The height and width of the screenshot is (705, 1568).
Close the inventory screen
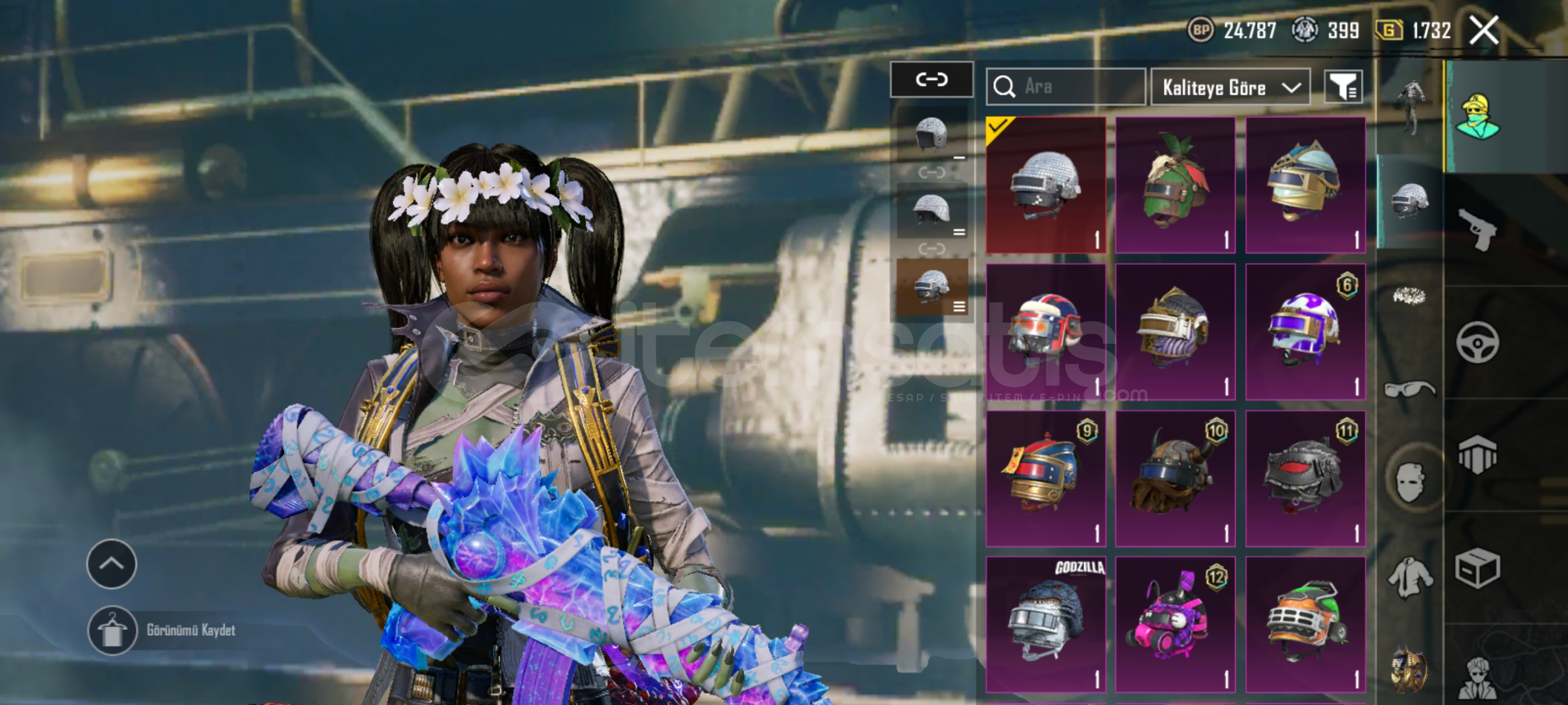pos(1484,30)
